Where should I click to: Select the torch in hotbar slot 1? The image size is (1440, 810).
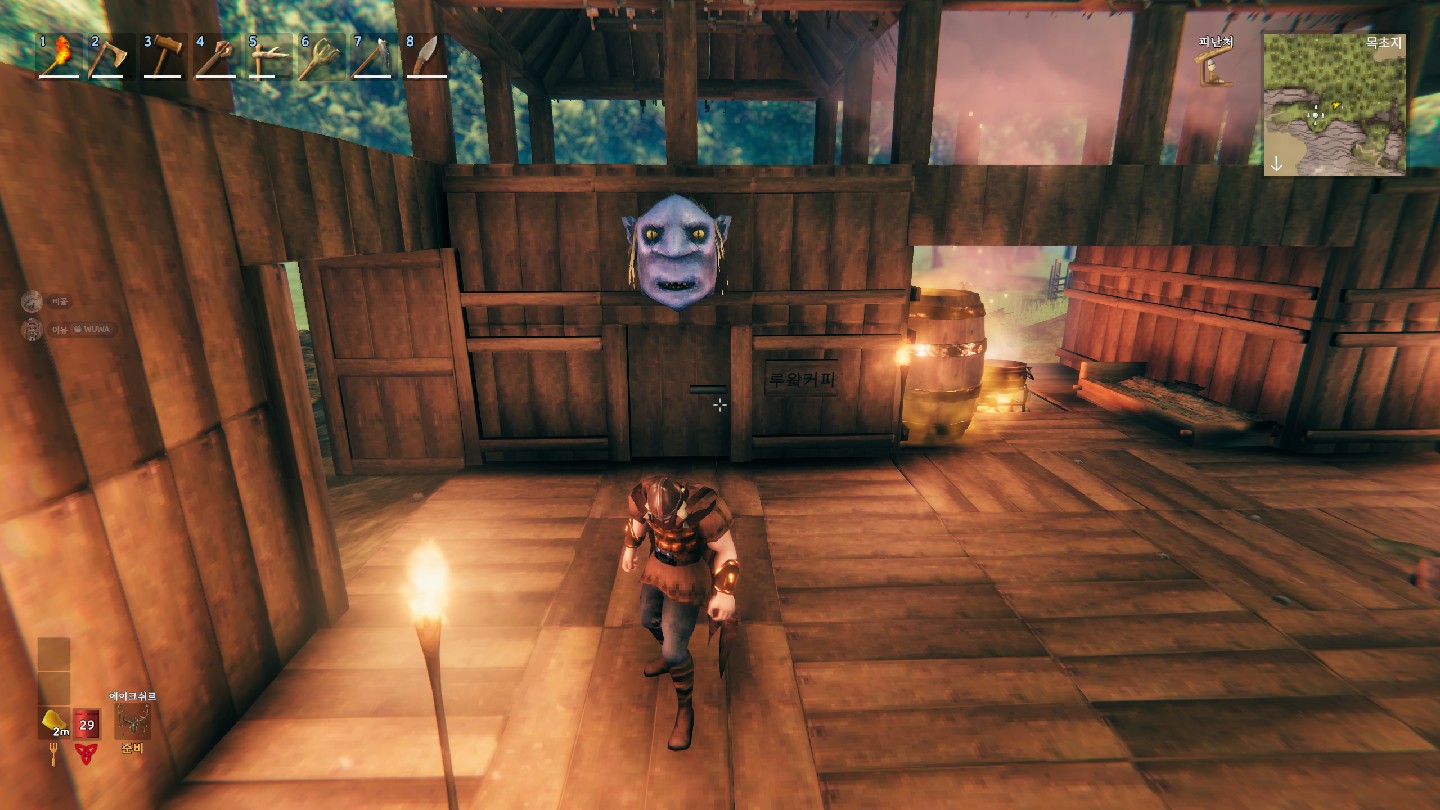(x=59, y=56)
